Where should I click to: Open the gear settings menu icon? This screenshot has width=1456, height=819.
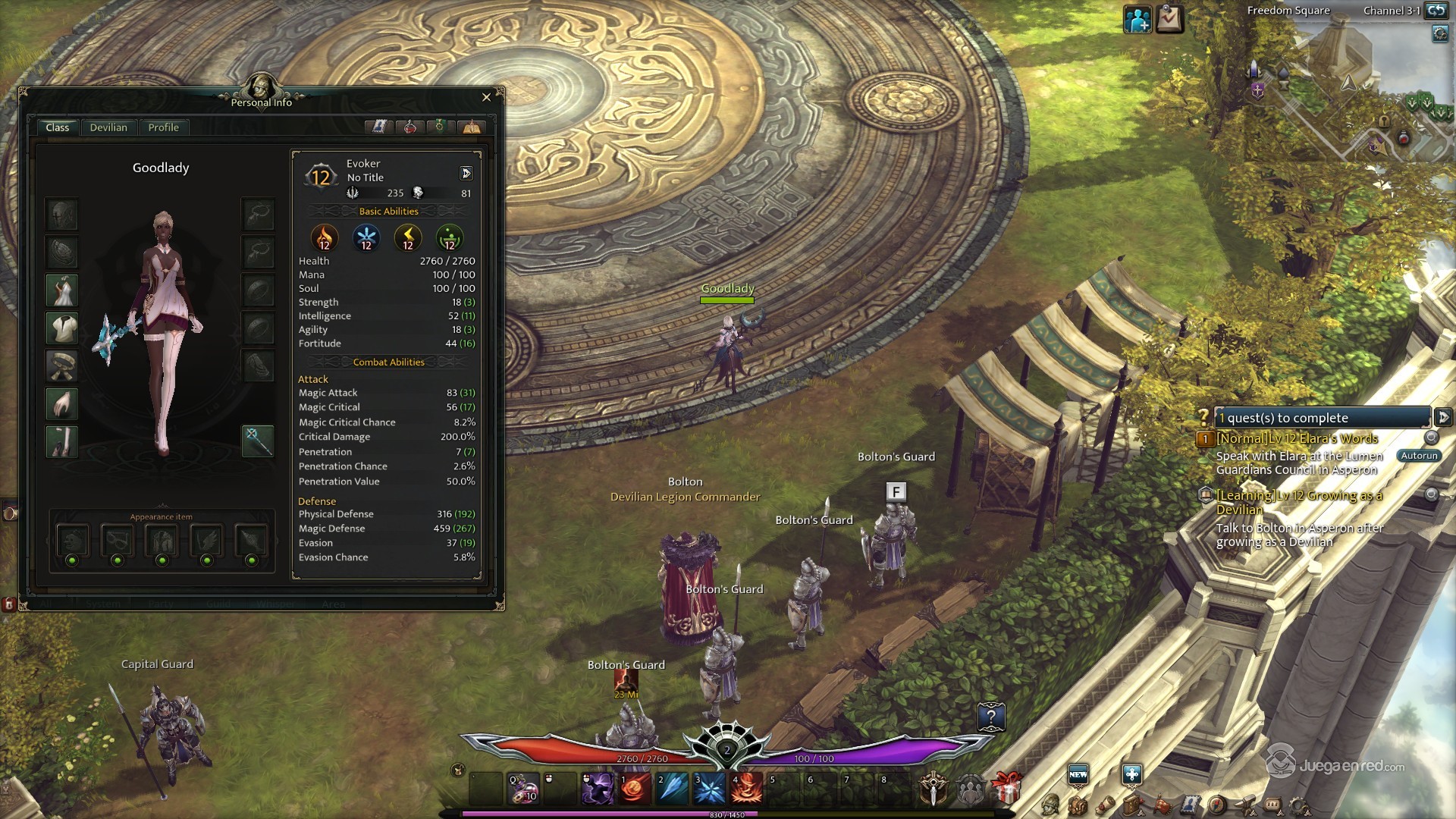(1299, 805)
